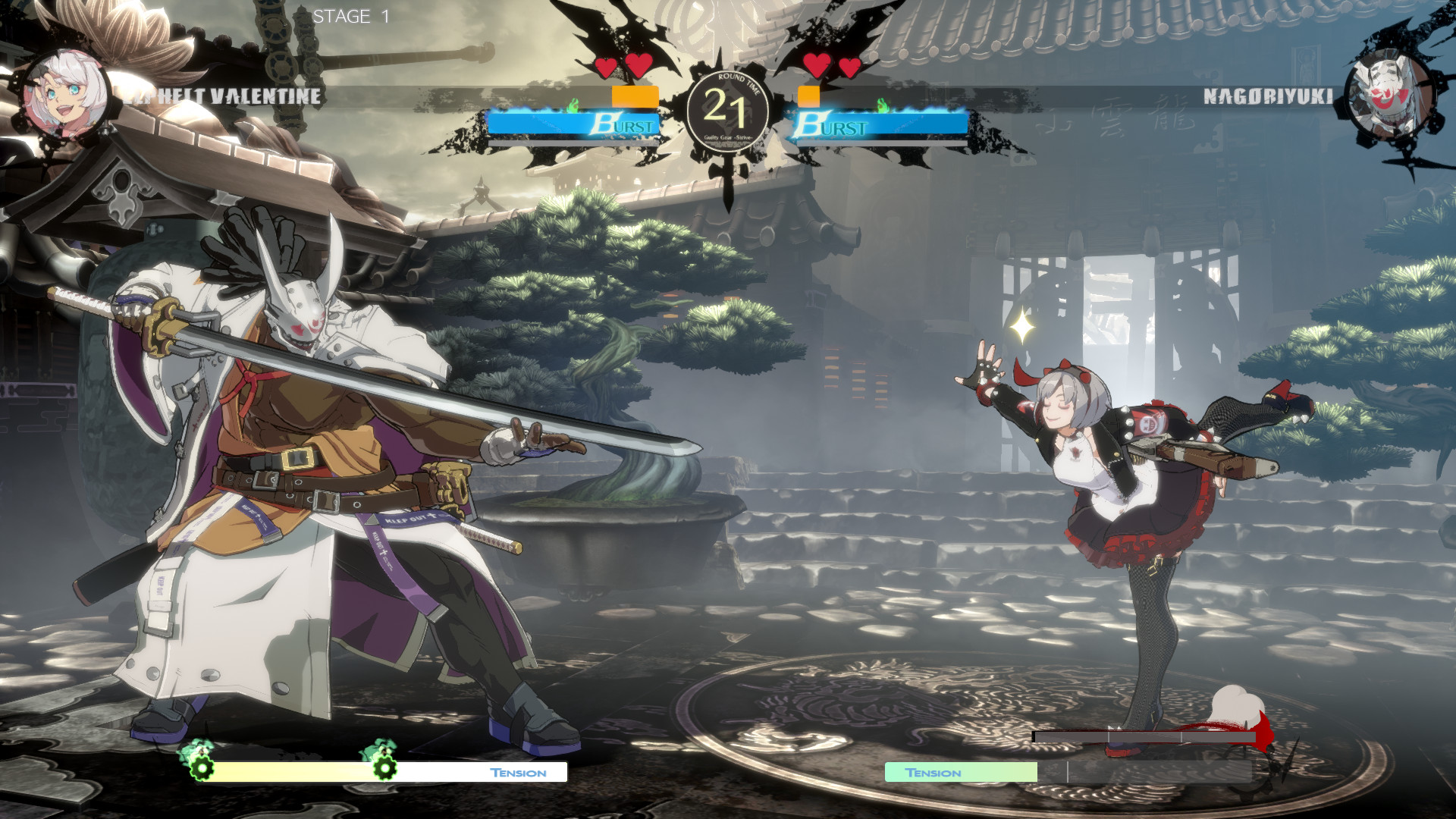Click the Tension label on the right meter

tap(934, 773)
